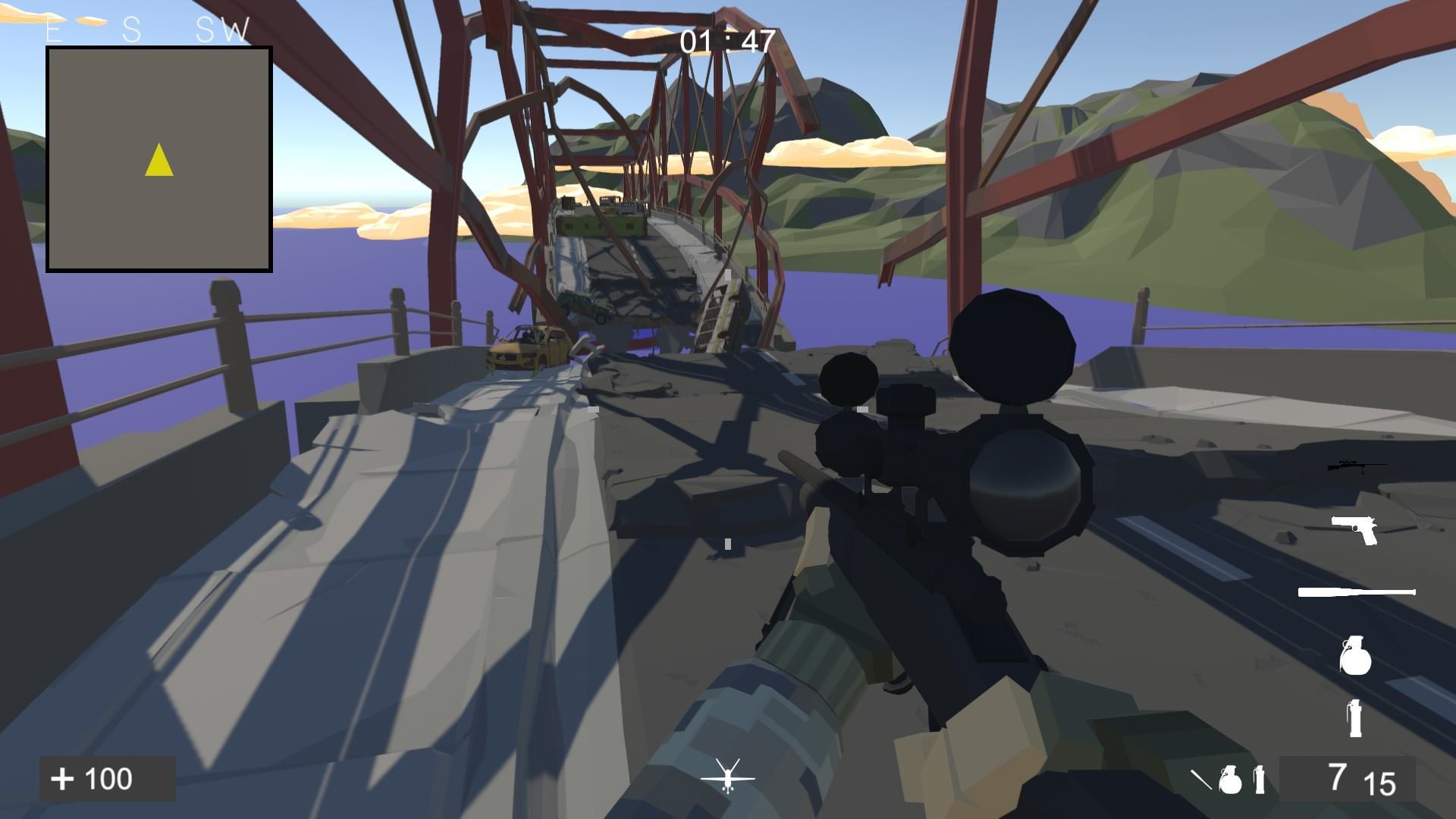Viewport: 1456px width, 819px height.
Task: Click the 01:47 match timer
Action: coord(726,40)
